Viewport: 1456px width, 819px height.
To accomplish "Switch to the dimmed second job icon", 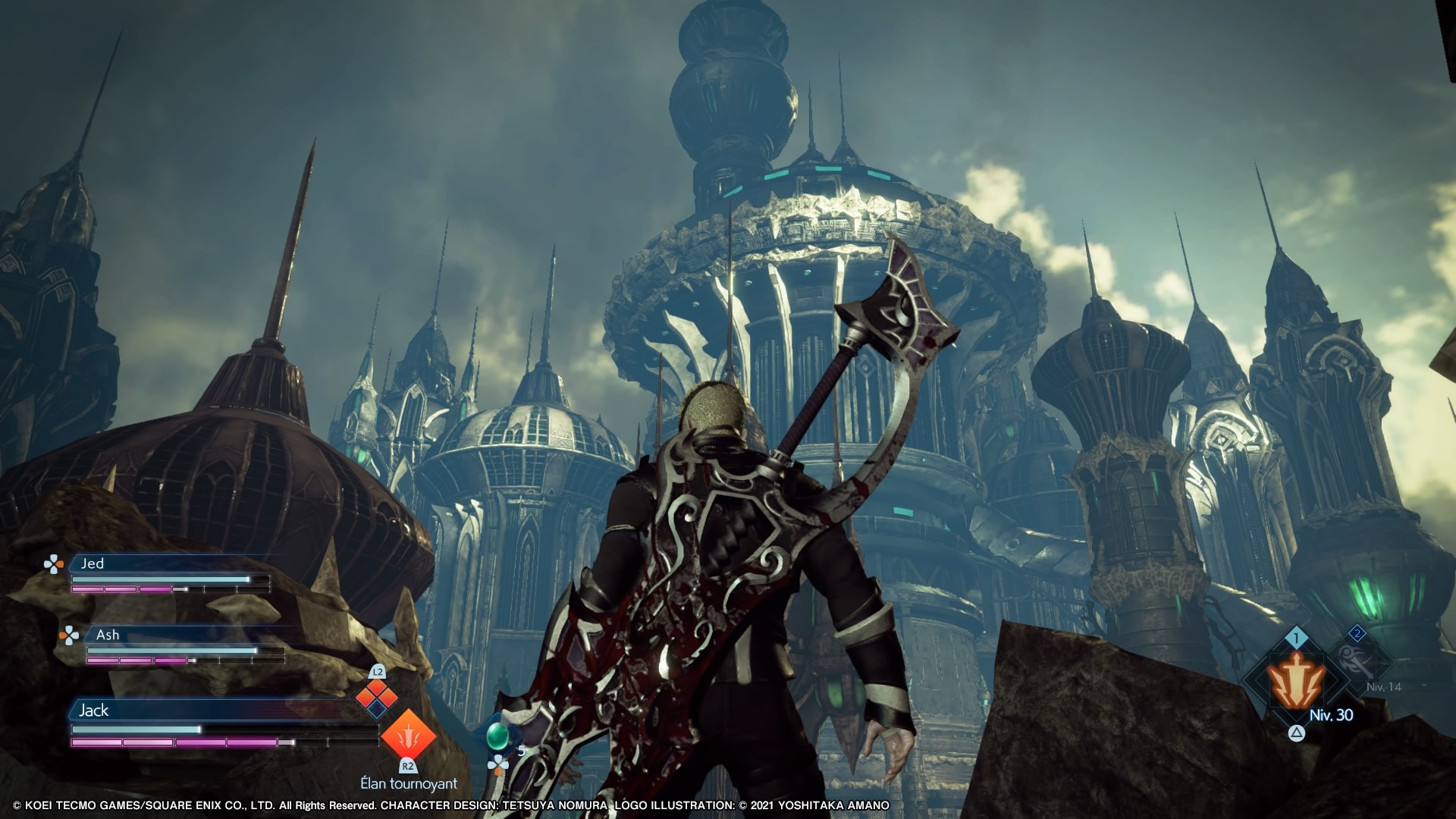I will [1357, 661].
